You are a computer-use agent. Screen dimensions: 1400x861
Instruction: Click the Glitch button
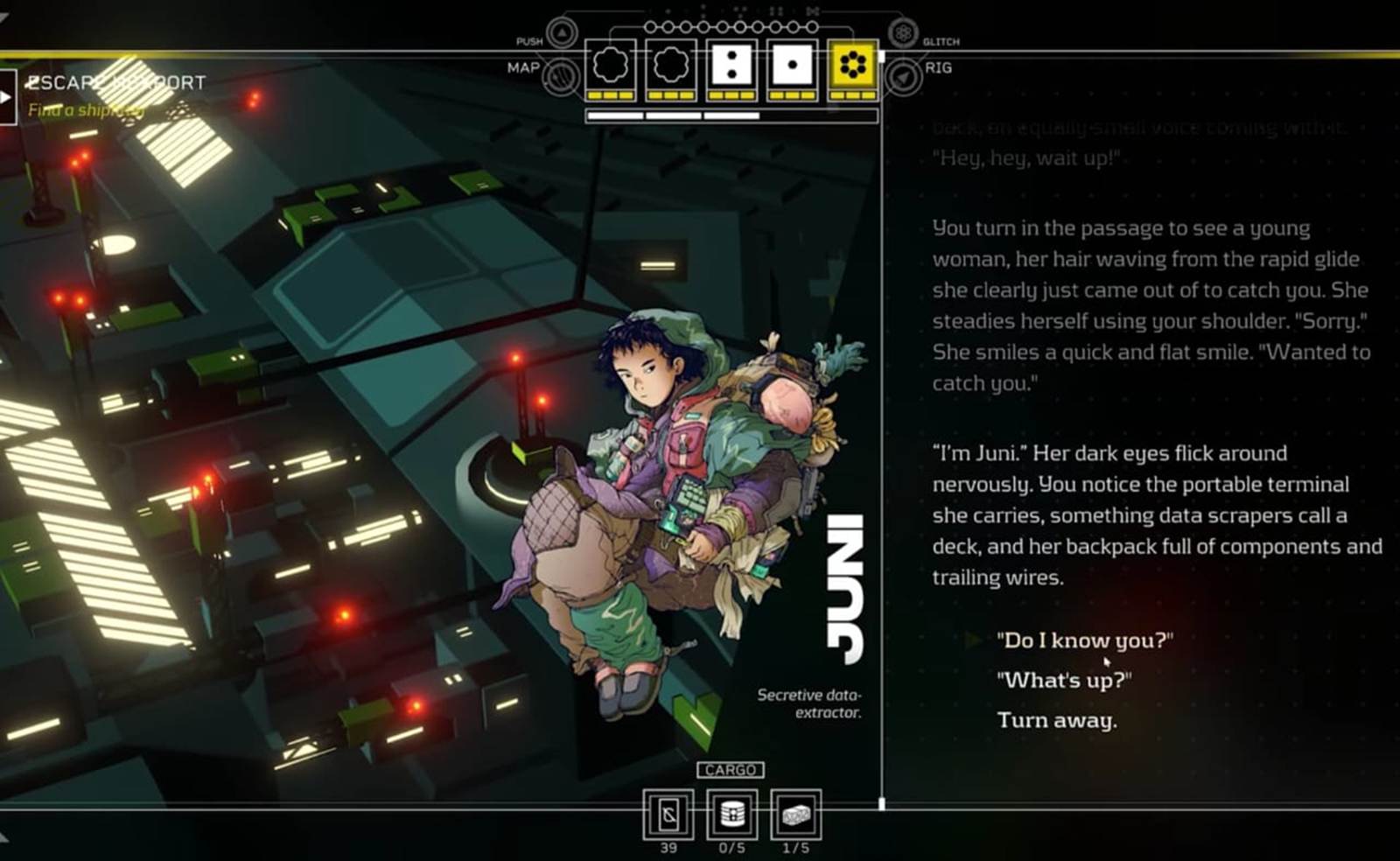(x=903, y=33)
